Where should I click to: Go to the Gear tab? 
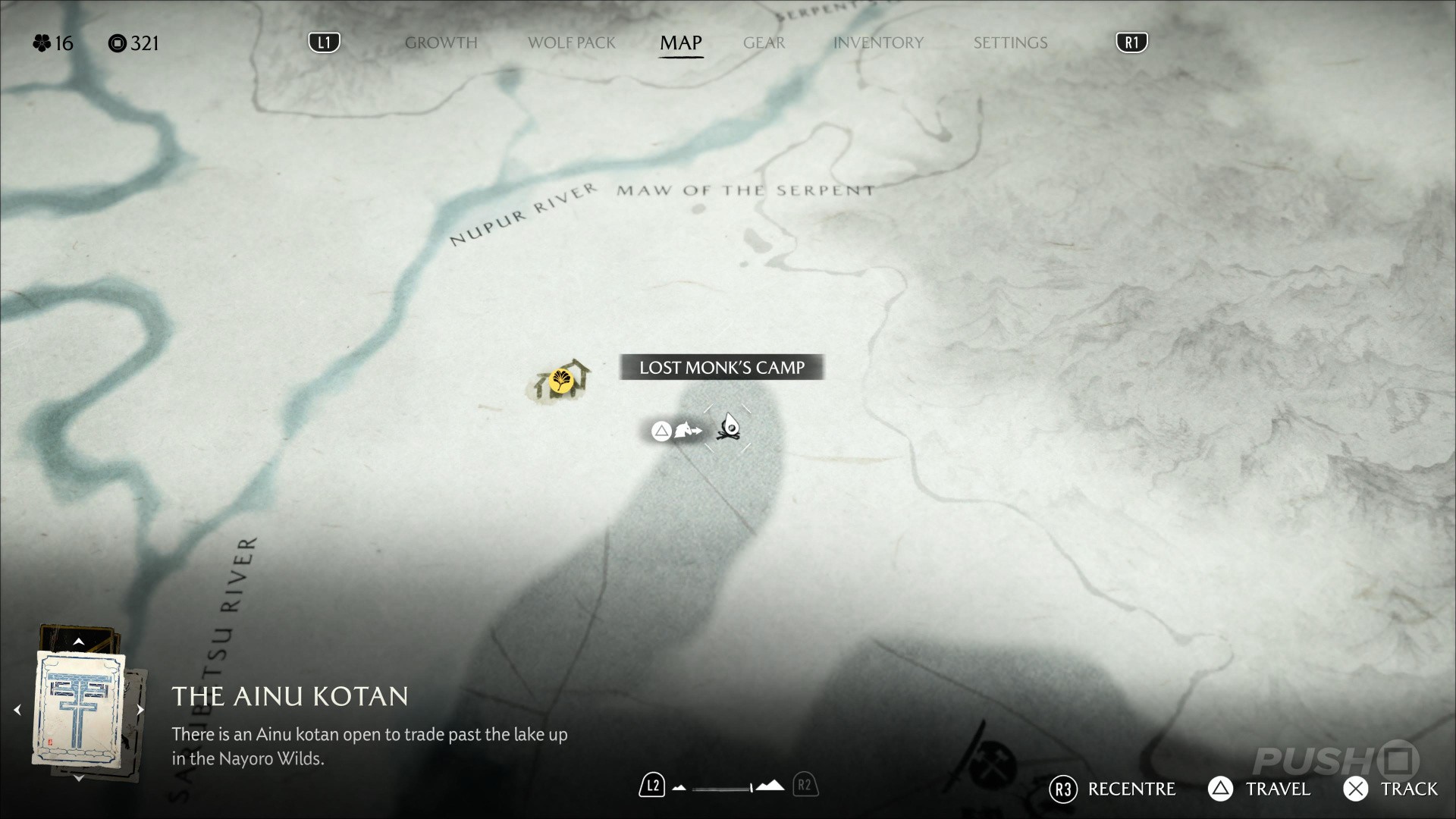764,43
